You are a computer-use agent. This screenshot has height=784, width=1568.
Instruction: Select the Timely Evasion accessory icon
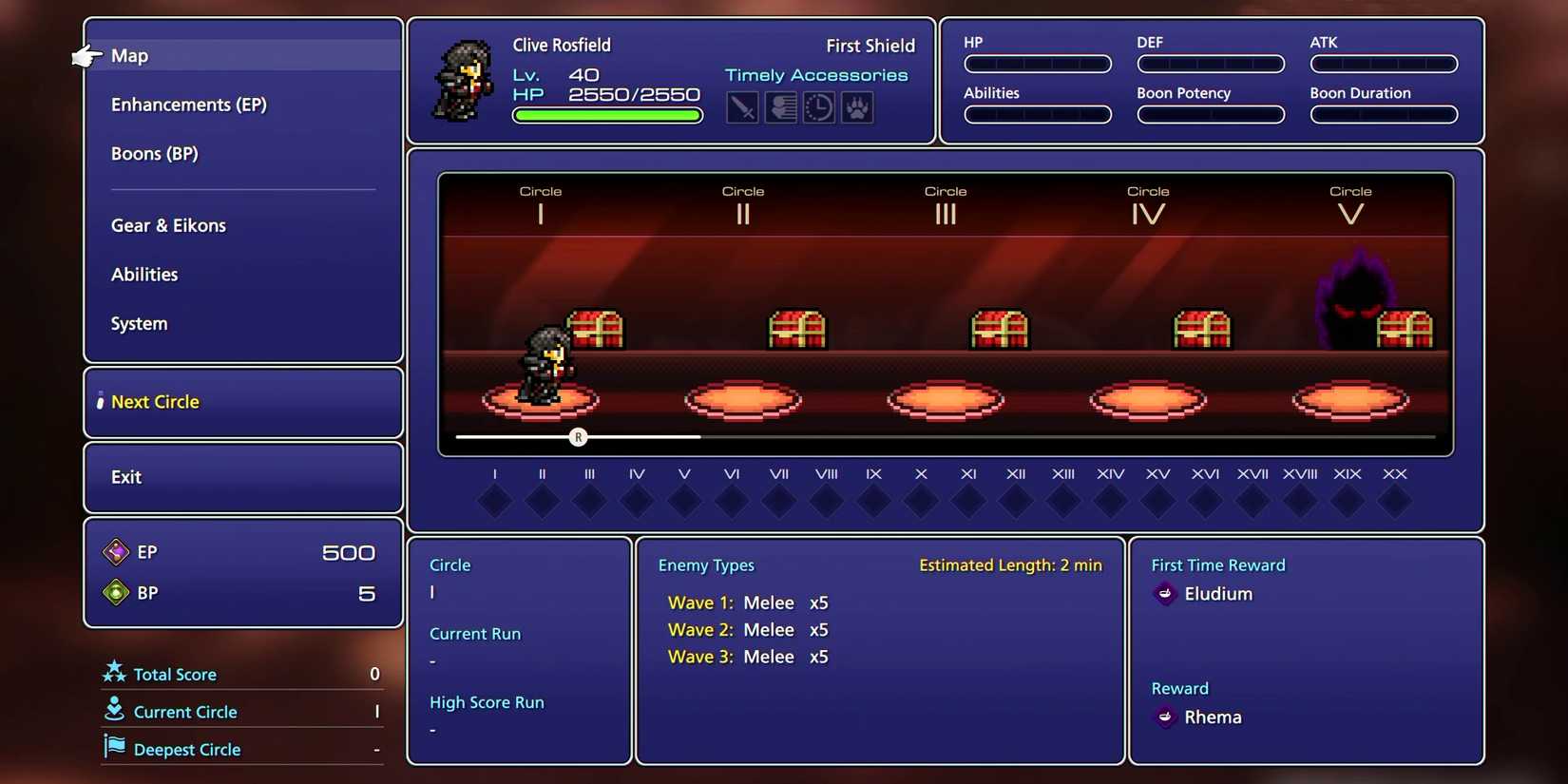pos(780,107)
